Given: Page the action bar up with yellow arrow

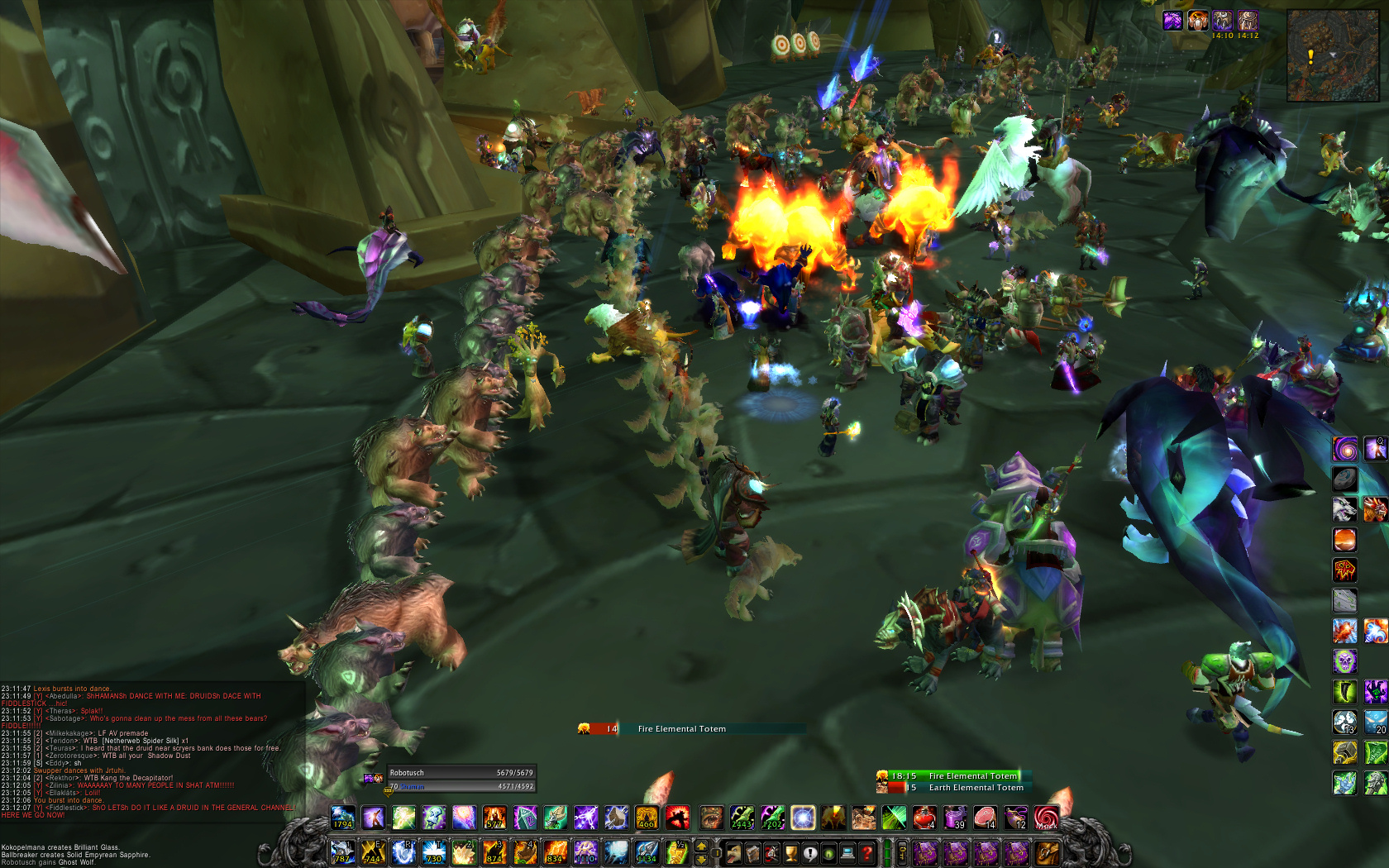Looking at the screenshot, I should click(x=702, y=846).
